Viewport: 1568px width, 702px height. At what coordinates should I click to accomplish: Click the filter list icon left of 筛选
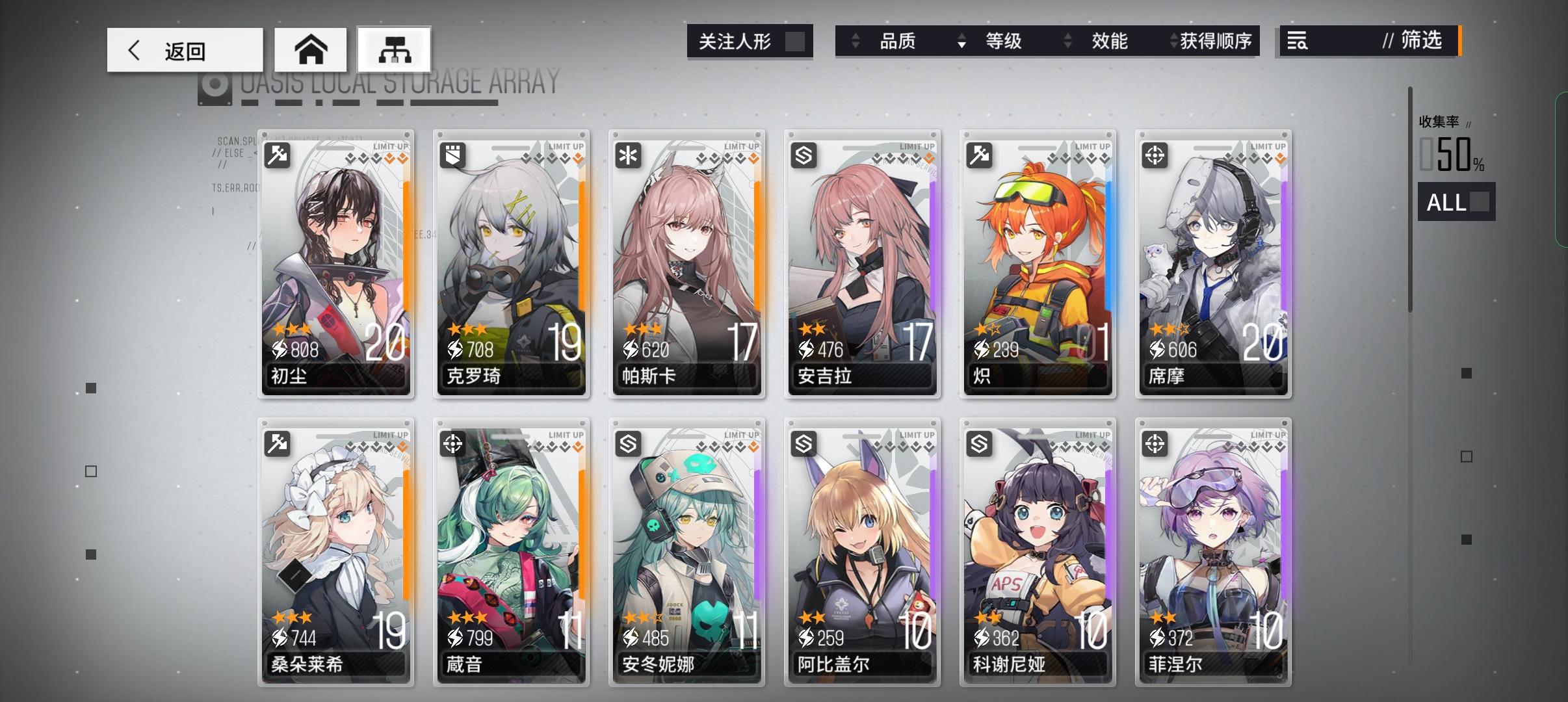(x=1296, y=41)
